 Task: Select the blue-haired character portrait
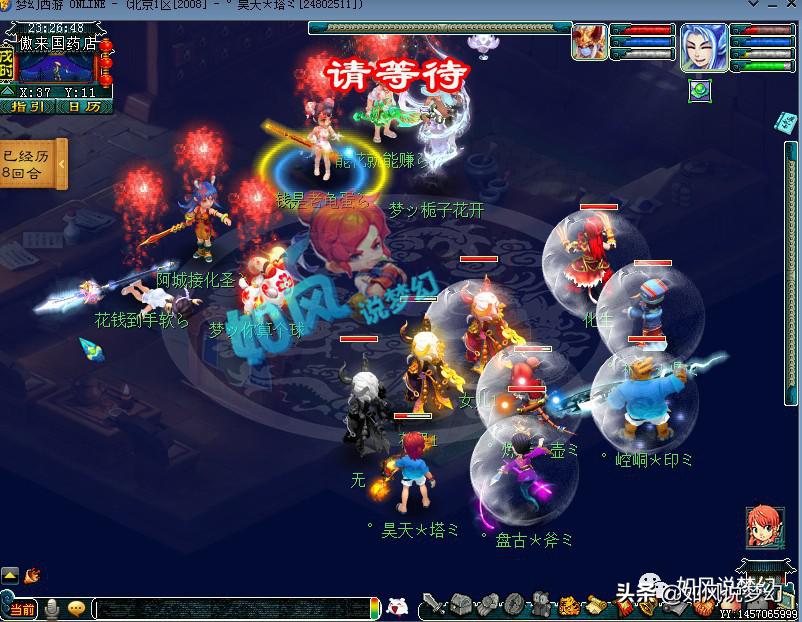click(x=704, y=47)
